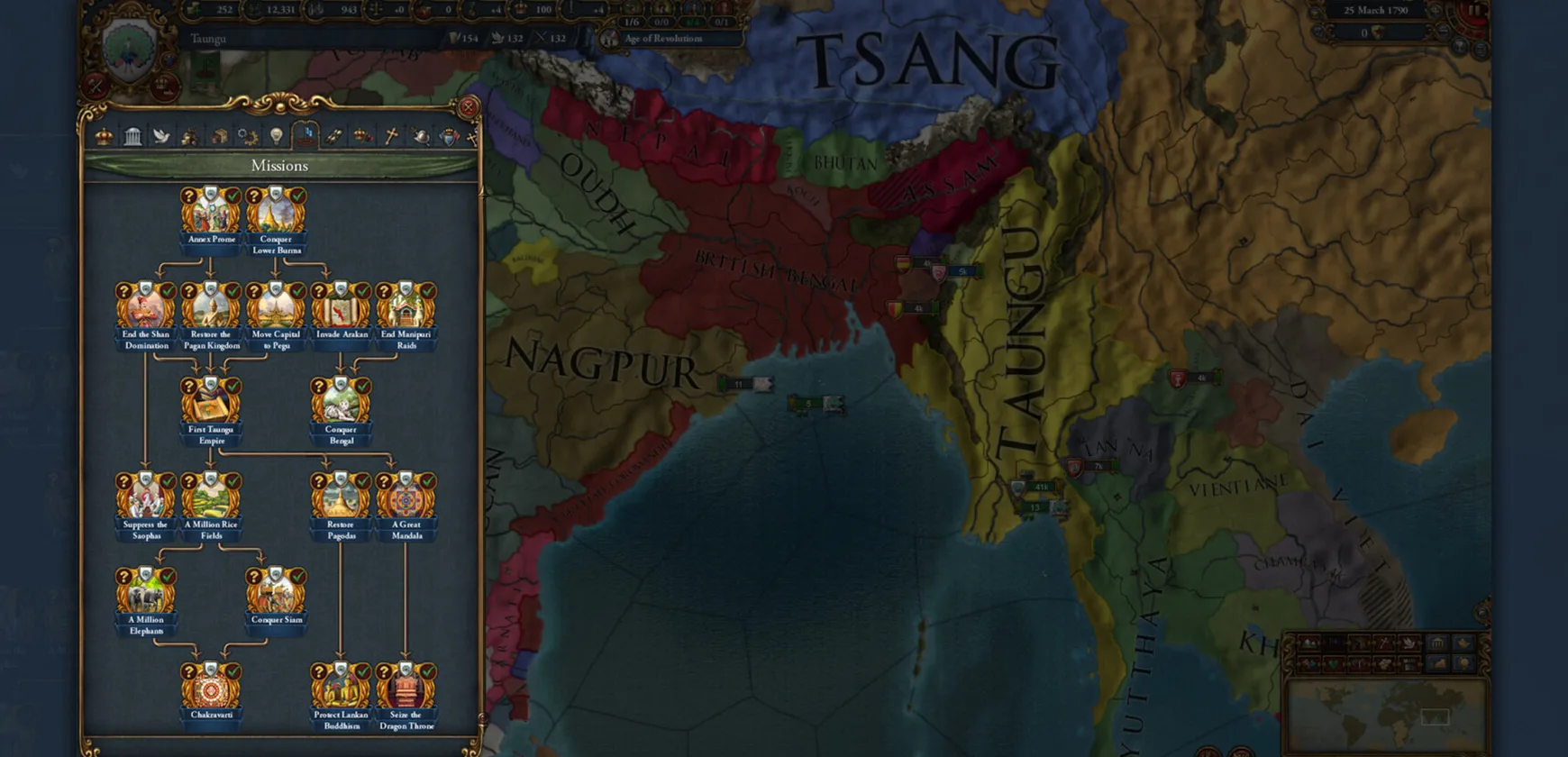Click the A Million Rice Fields mission

(211, 499)
